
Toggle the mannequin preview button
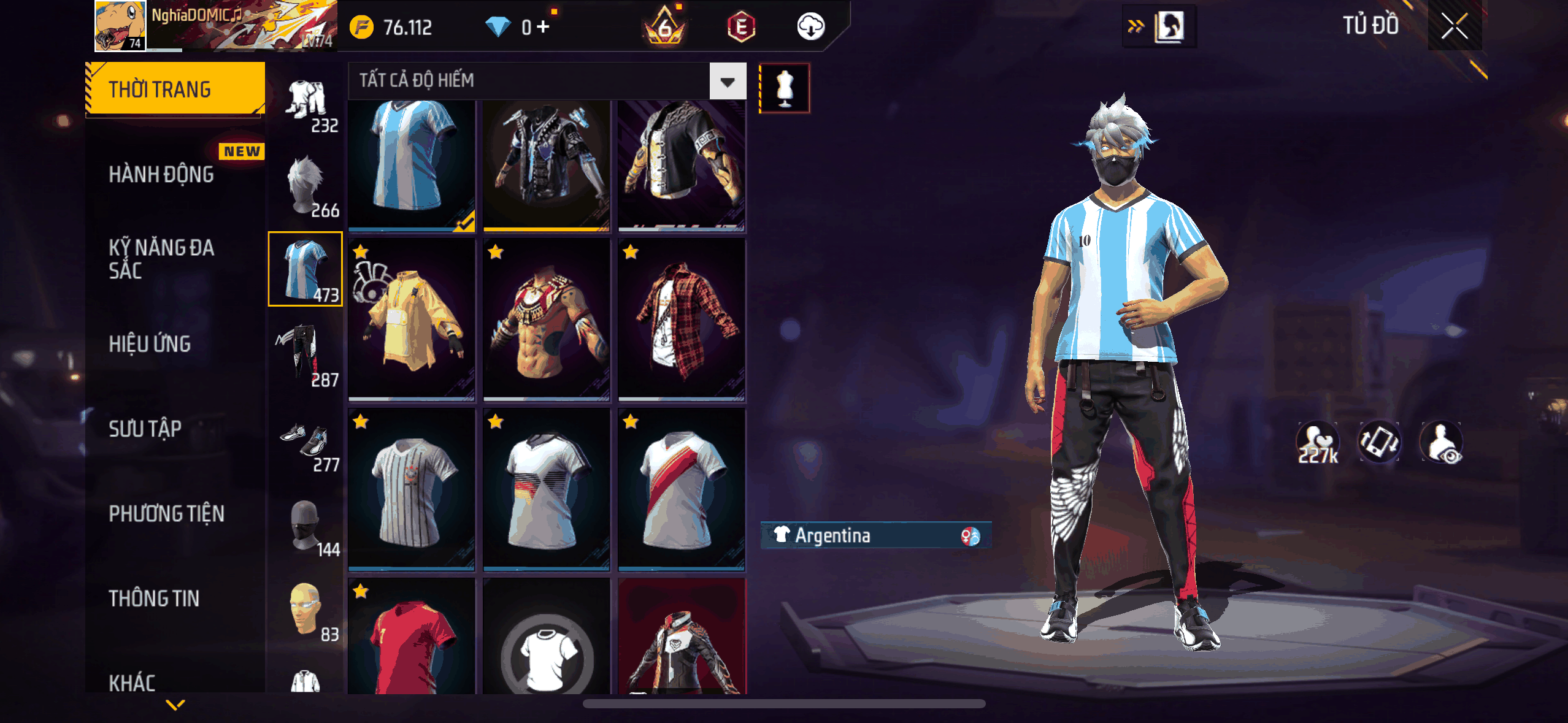[785, 88]
